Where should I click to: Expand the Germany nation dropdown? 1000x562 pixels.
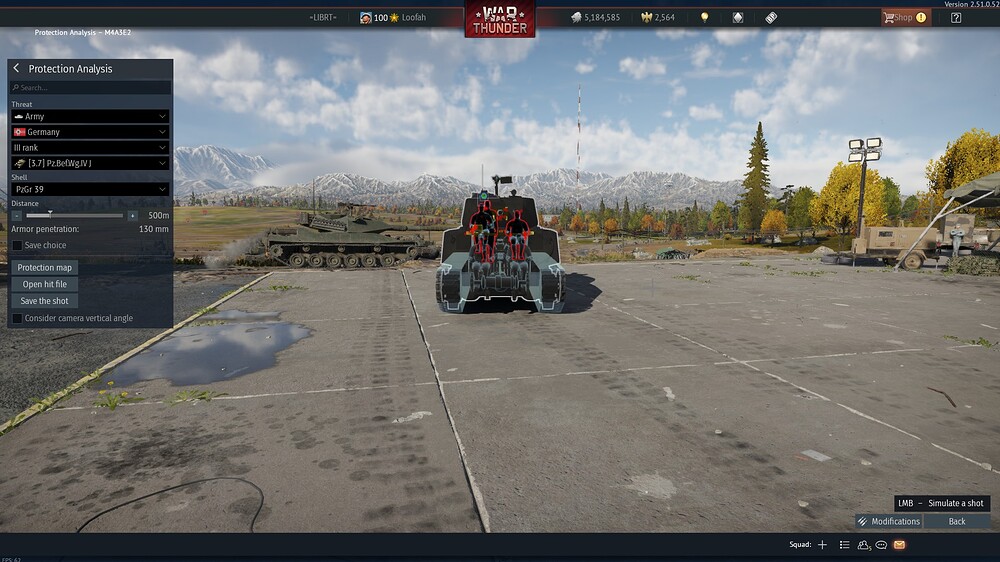(x=89, y=132)
